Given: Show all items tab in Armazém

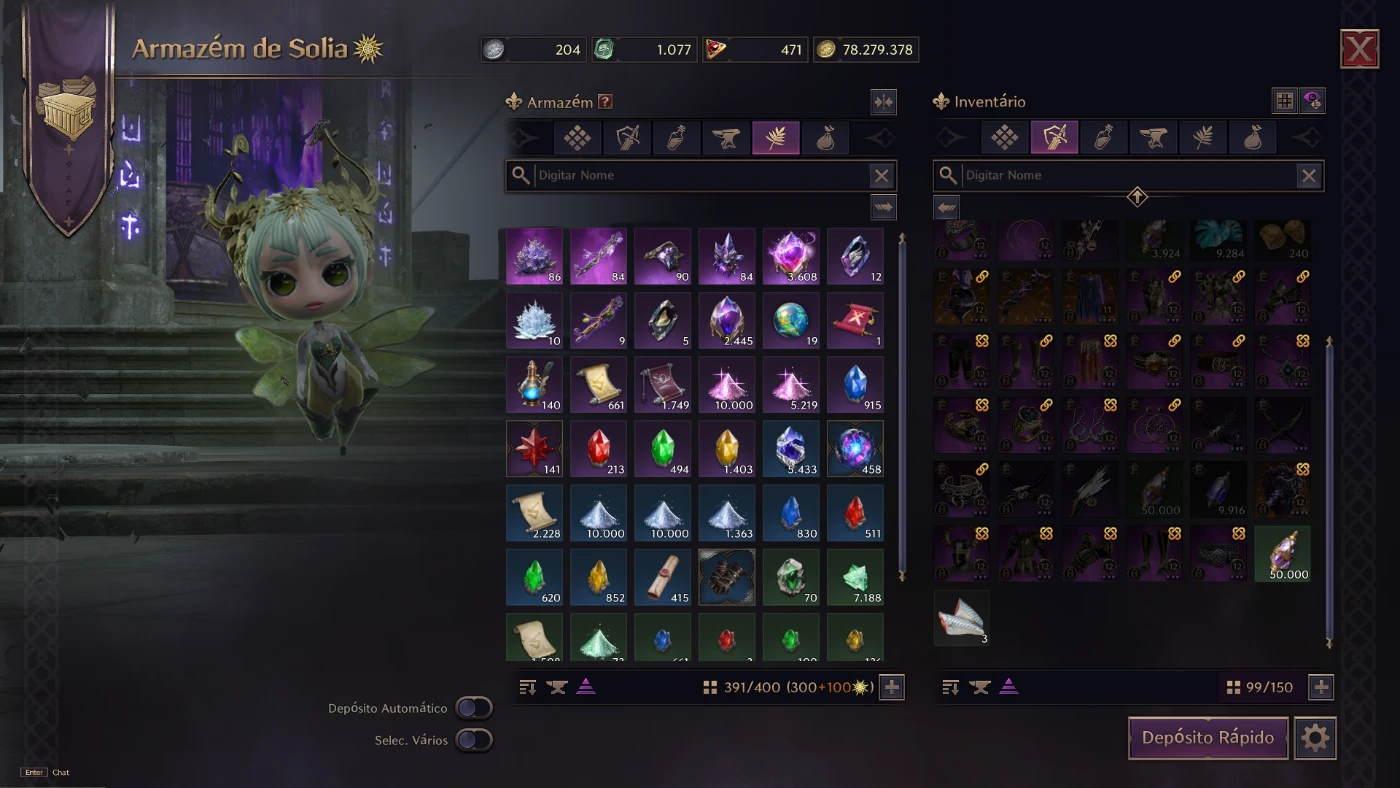Looking at the screenshot, I should pyautogui.click(x=578, y=138).
